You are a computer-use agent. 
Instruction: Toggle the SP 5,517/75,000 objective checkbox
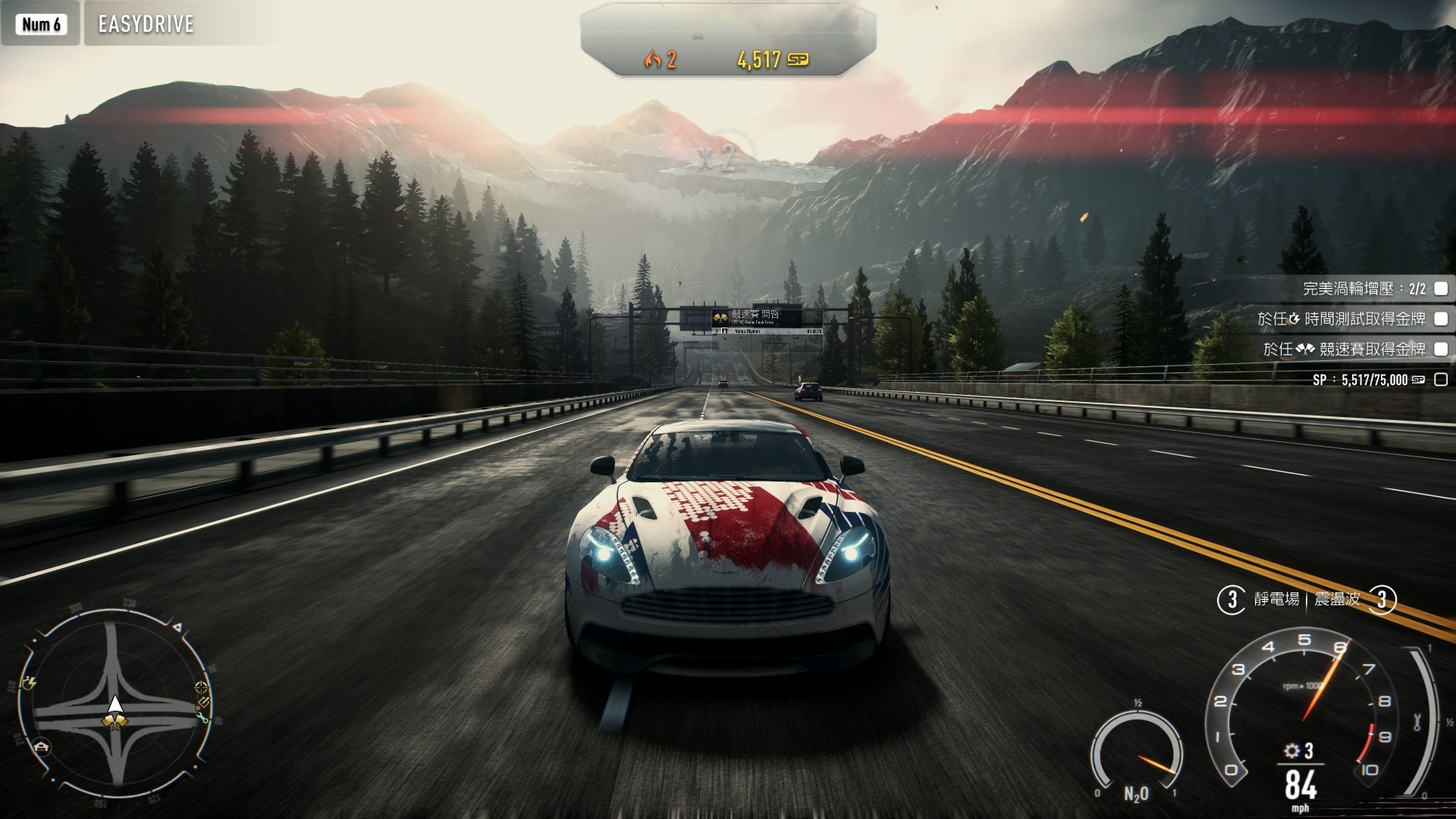click(1441, 380)
